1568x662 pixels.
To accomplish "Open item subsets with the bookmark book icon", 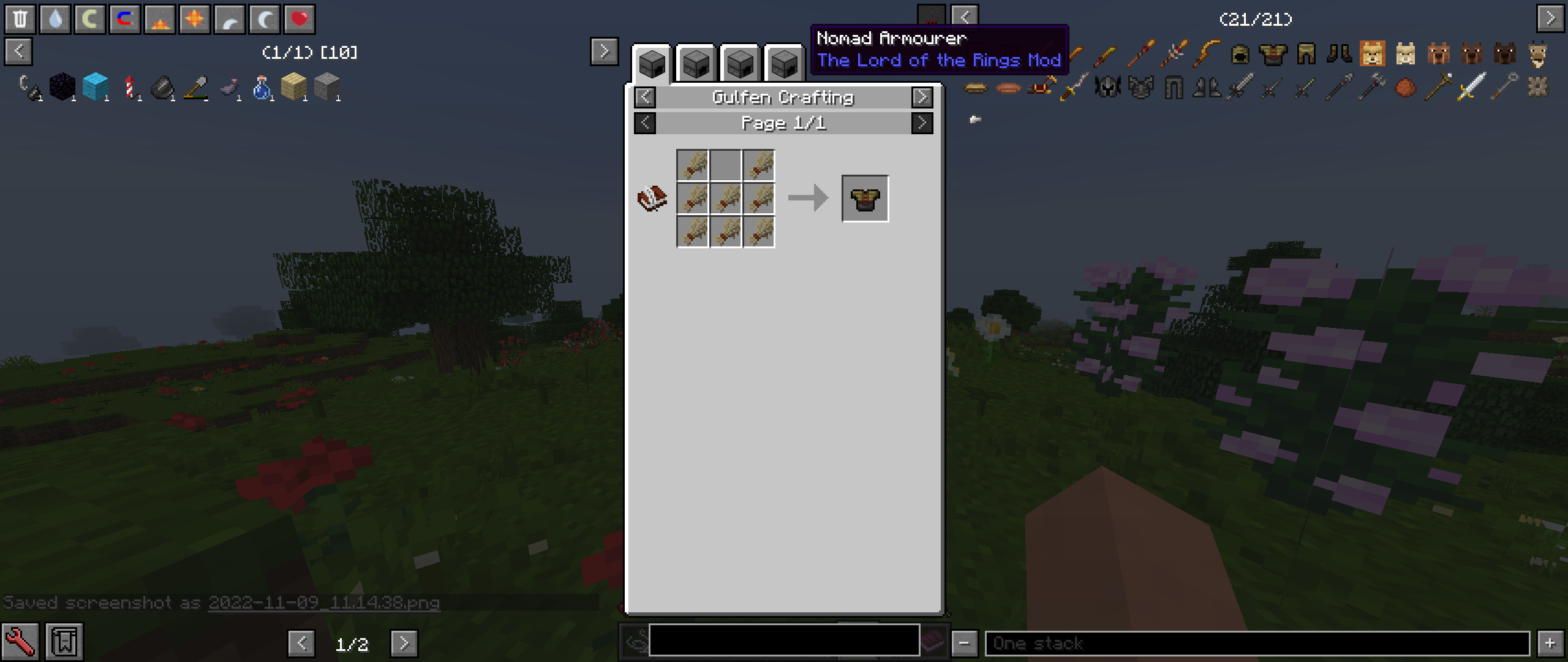I will (x=64, y=641).
